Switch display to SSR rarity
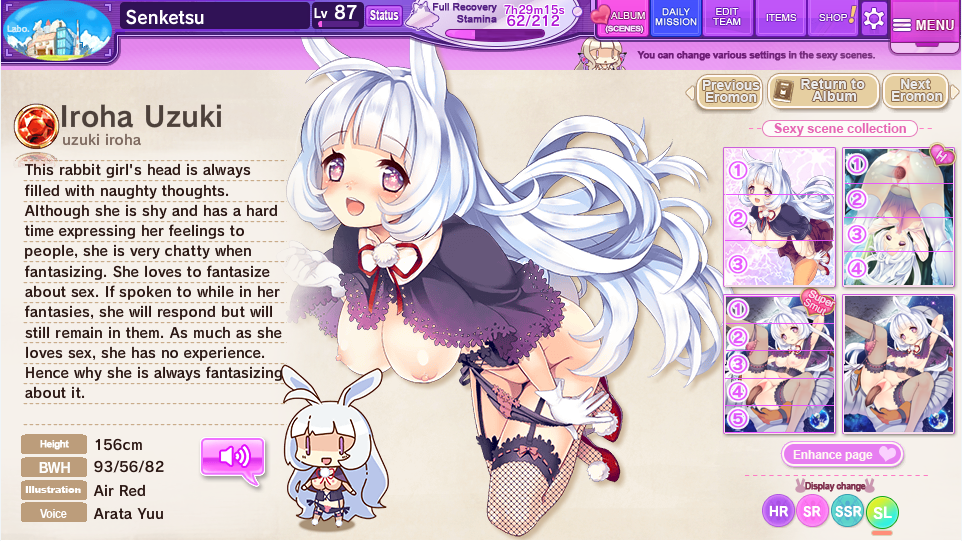 (x=847, y=511)
